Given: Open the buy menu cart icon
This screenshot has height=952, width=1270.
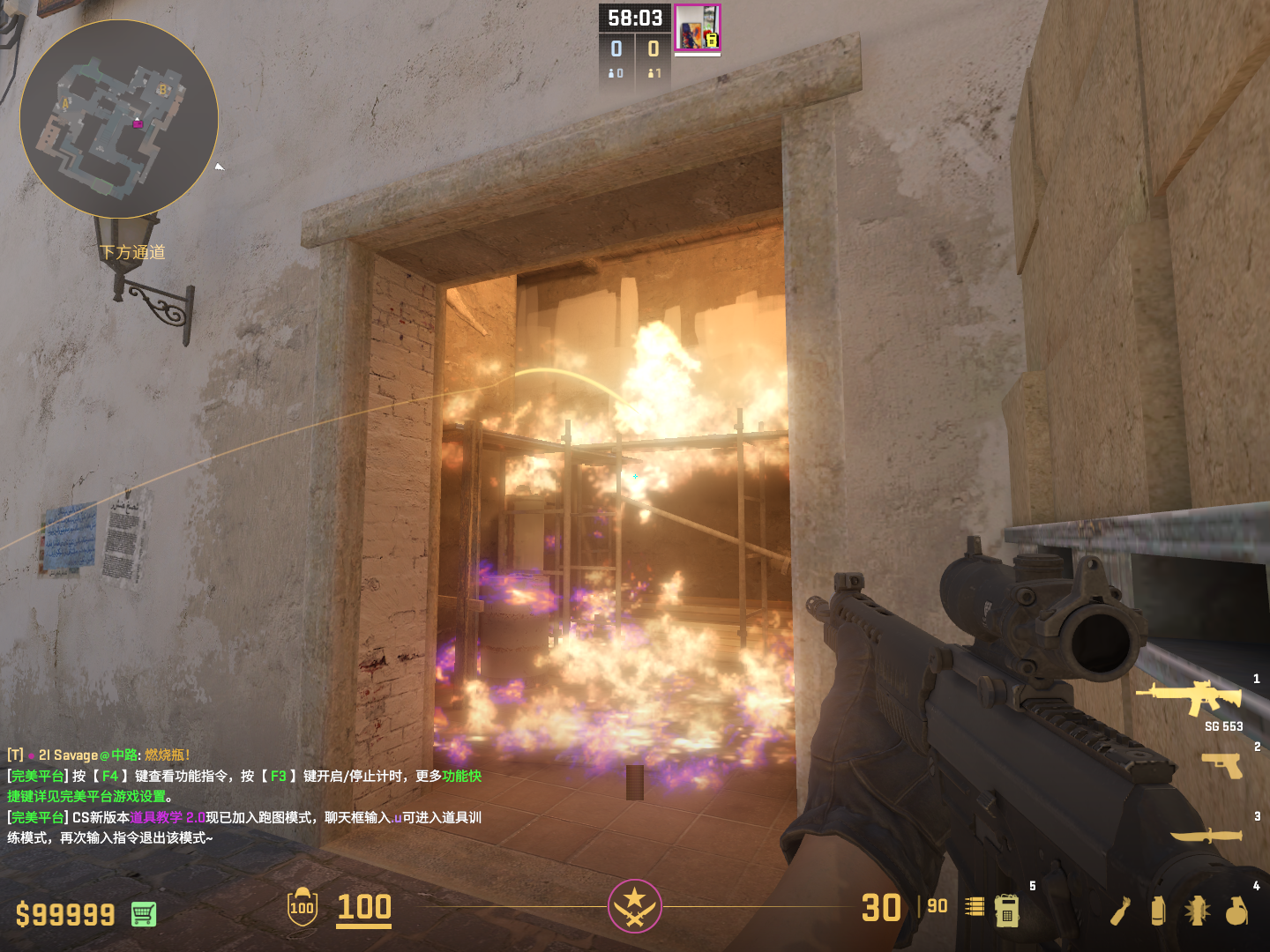Looking at the screenshot, I should (144, 914).
